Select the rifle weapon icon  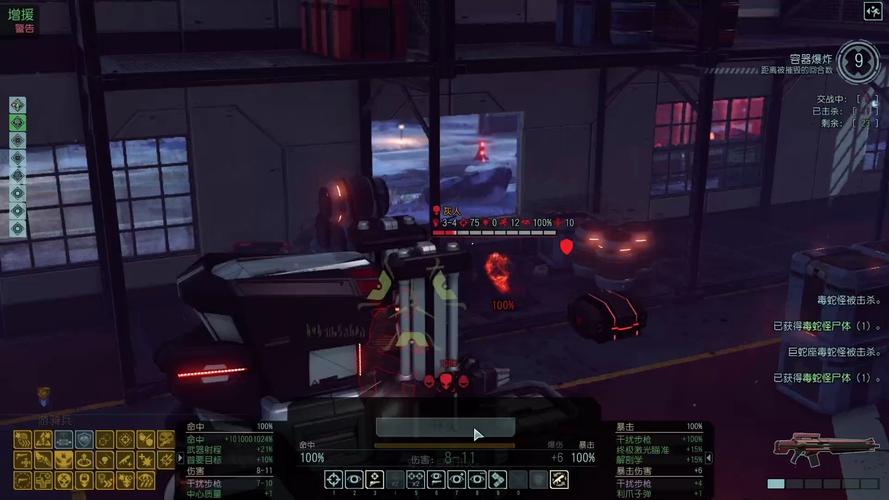tap(818, 449)
